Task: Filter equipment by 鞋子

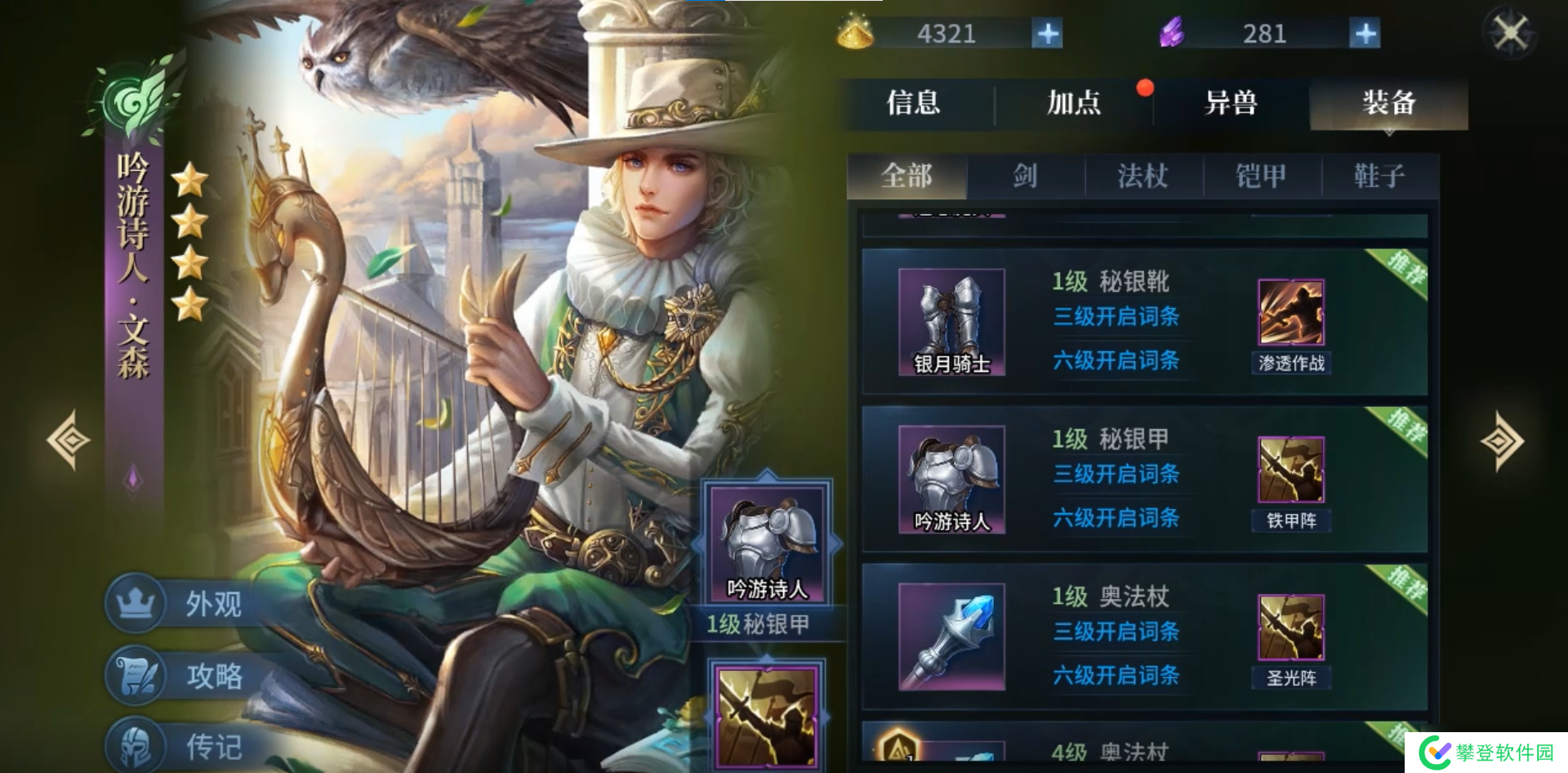Action: [x=1379, y=176]
